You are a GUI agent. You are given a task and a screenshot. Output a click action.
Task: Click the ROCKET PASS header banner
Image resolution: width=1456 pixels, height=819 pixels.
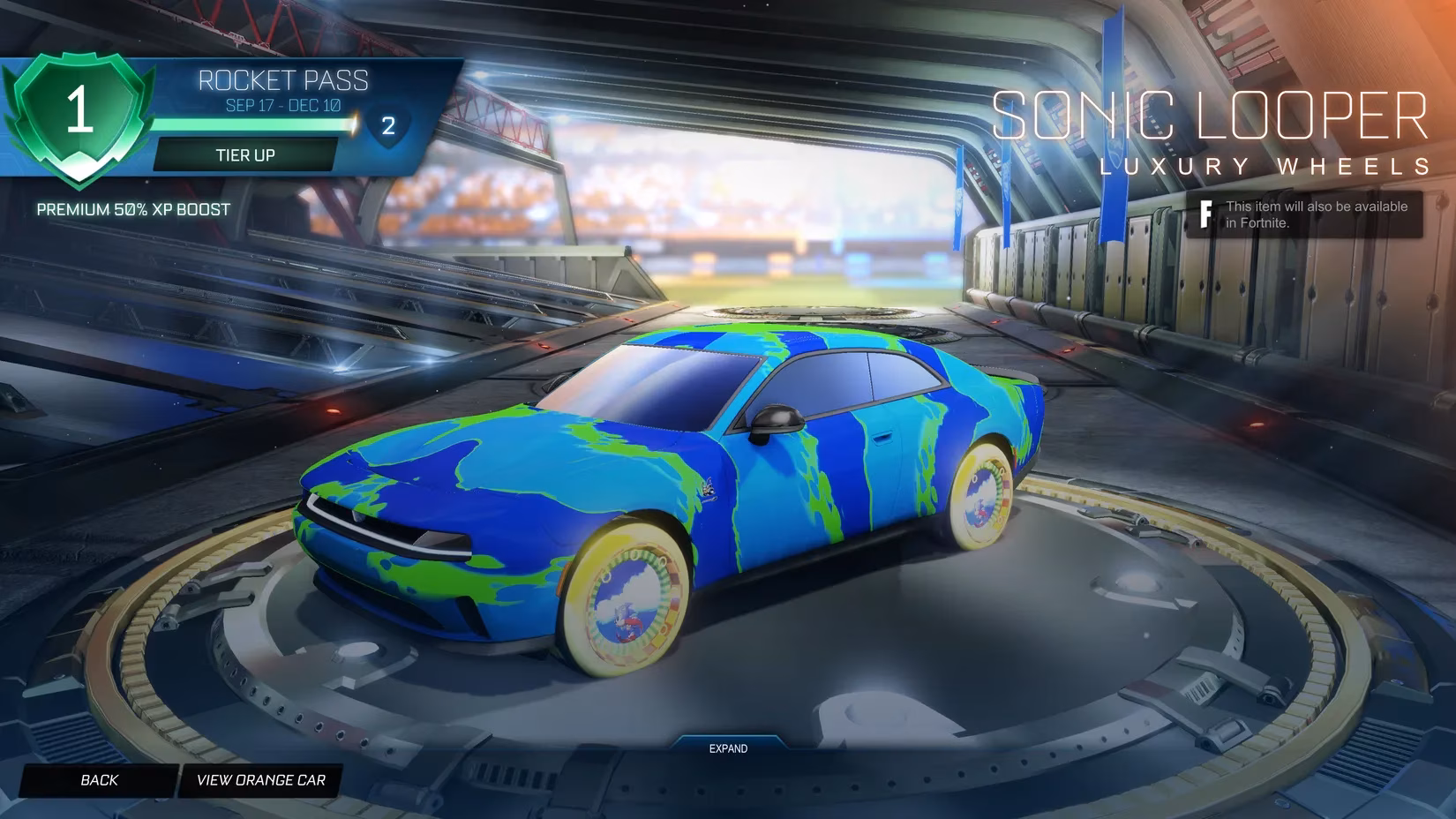coord(284,81)
